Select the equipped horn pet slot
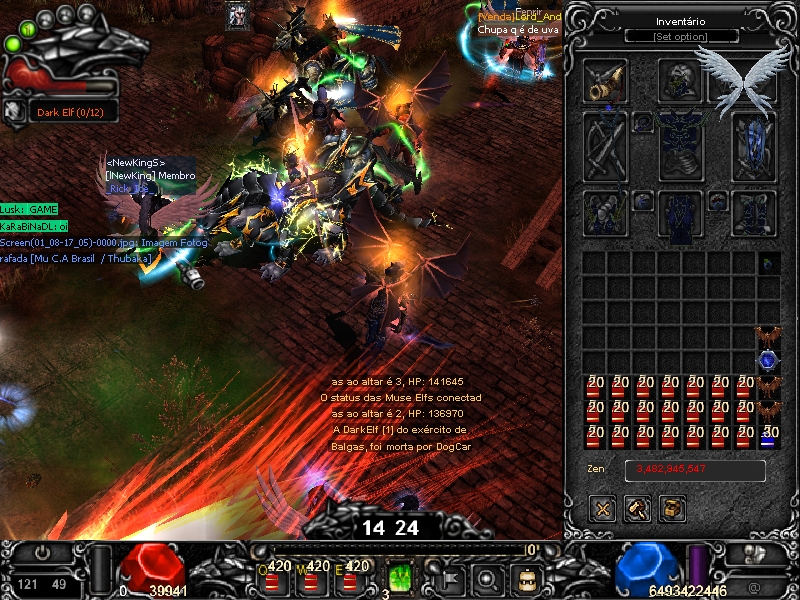 [606, 80]
